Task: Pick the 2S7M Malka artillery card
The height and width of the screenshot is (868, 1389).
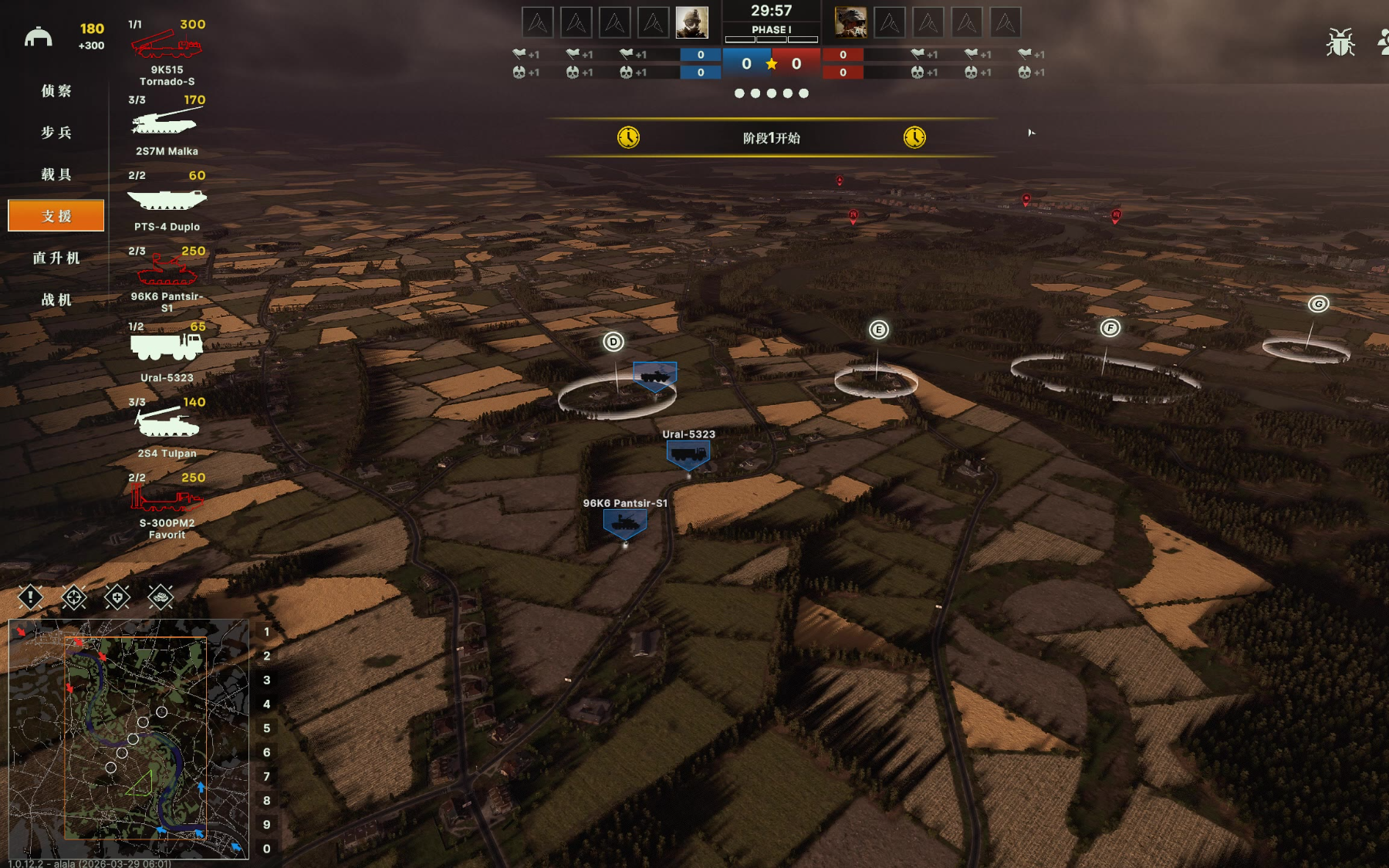Action: click(167, 127)
